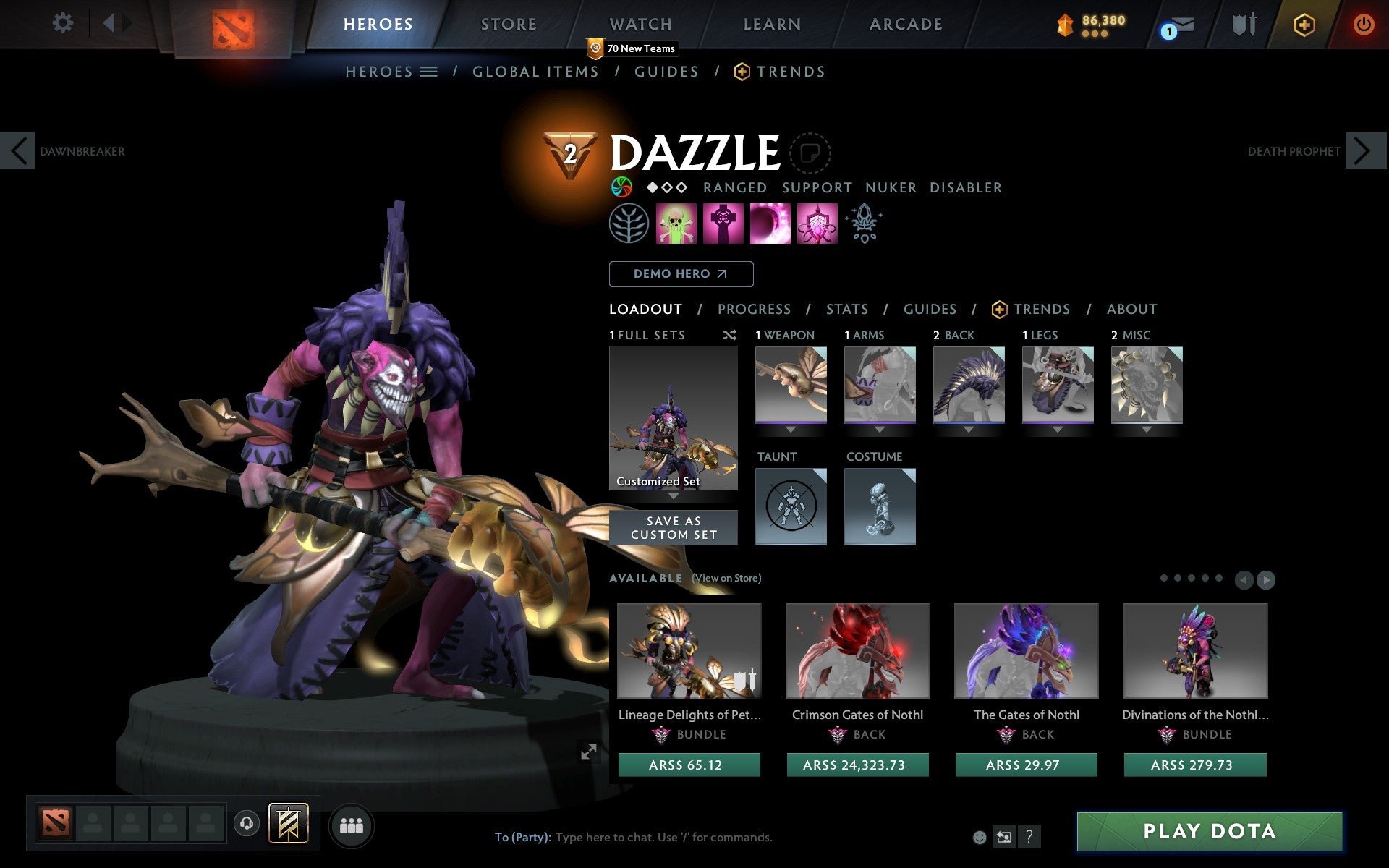Image resolution: width=1389 pixels, height=868 pixels.
Task: Click the empty Taunt slot
Action: (x=790, y=506)
